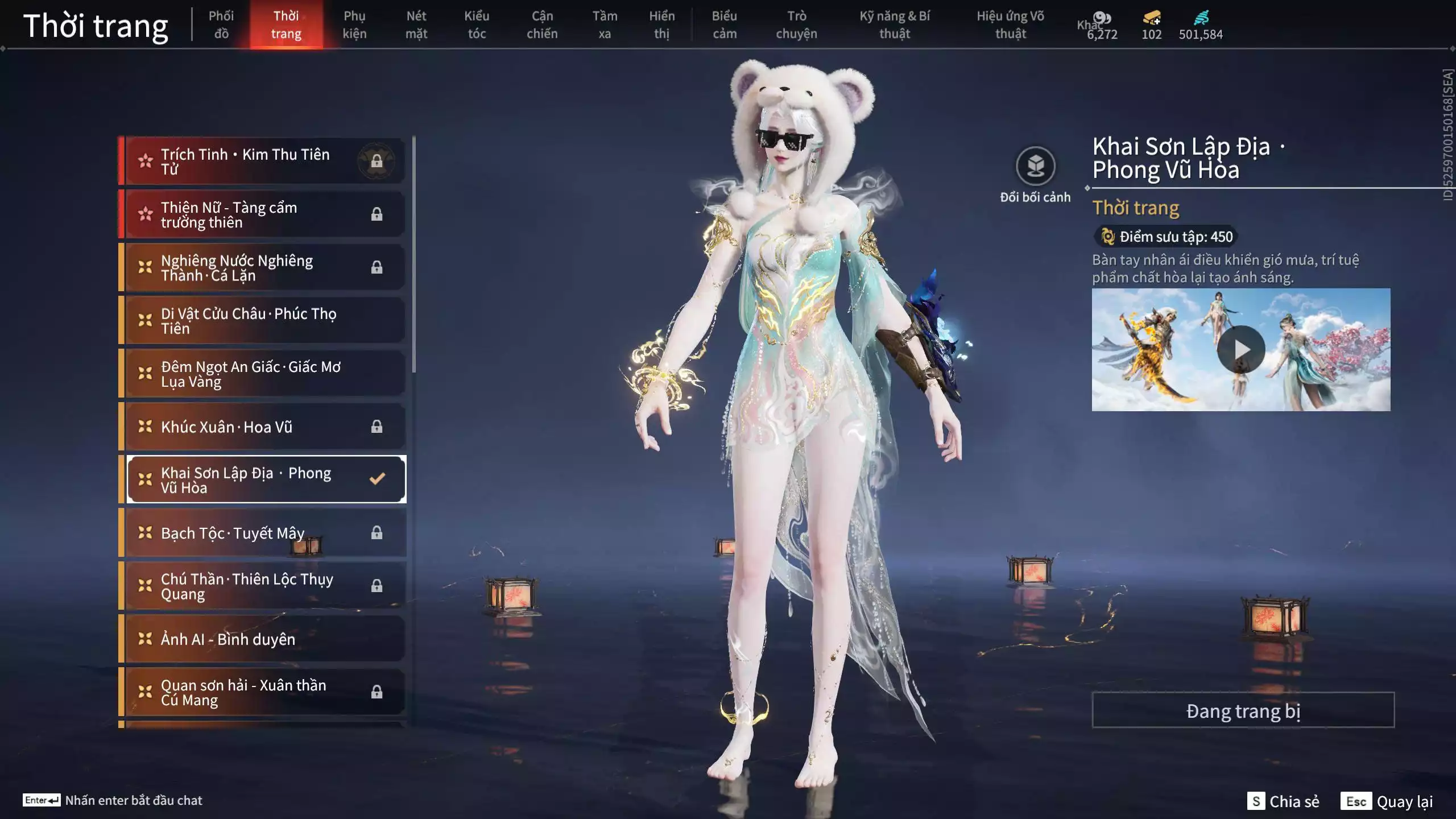Open the Kỹ năng & Bí thuật tab
This screenshot has height=819, width=1456.
tap(895, 24)
